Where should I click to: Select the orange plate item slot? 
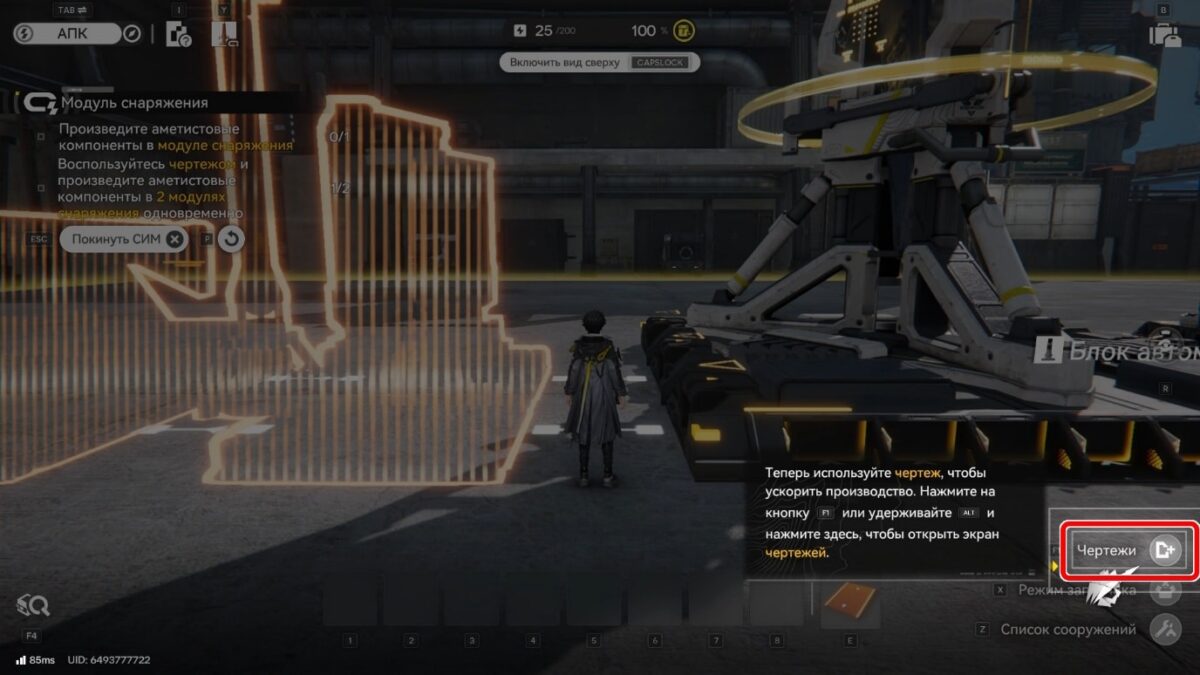(850, 602)
